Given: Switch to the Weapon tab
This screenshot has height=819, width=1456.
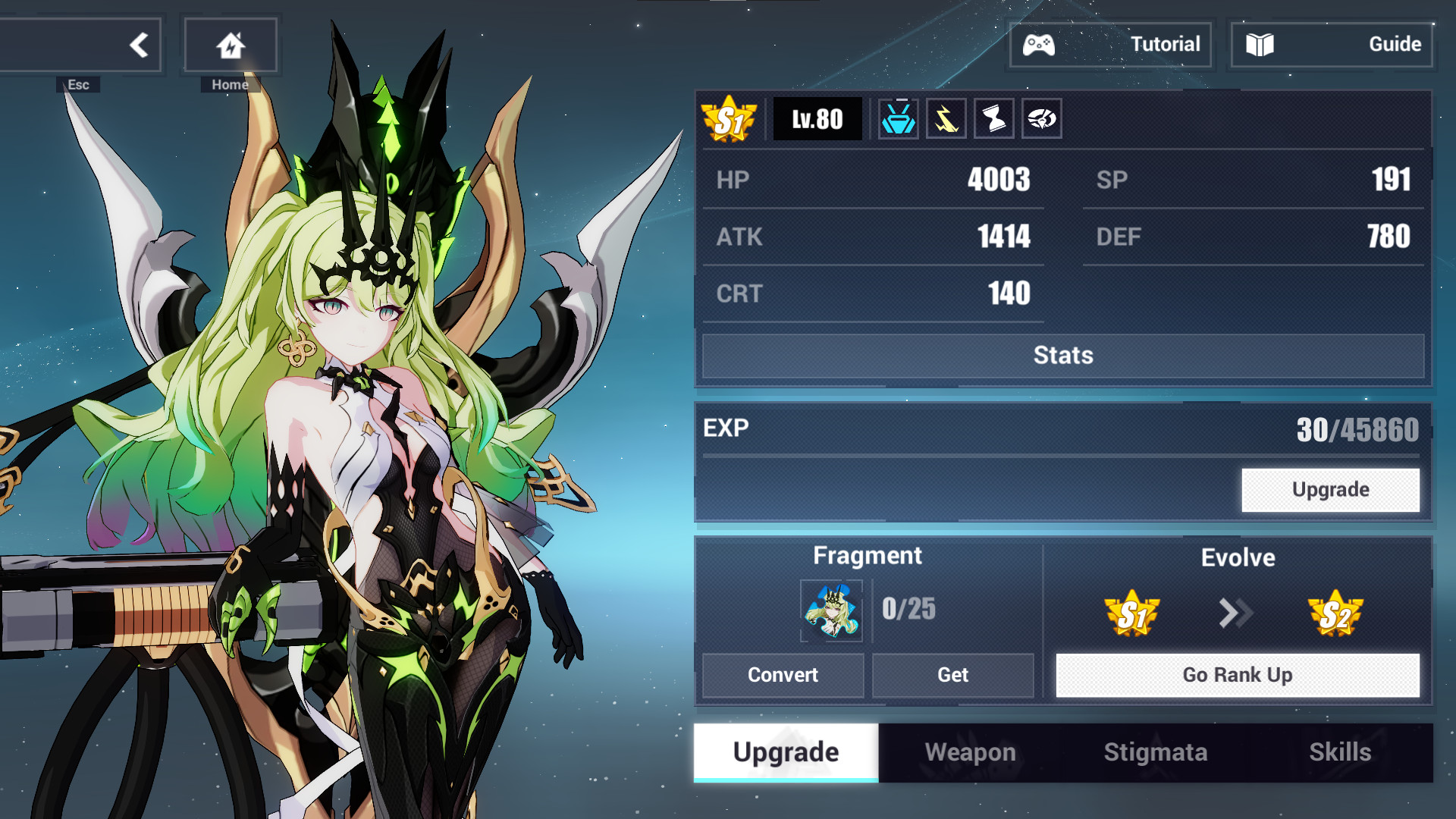Looking at the screenshot, I should click(x=970, y=752).
